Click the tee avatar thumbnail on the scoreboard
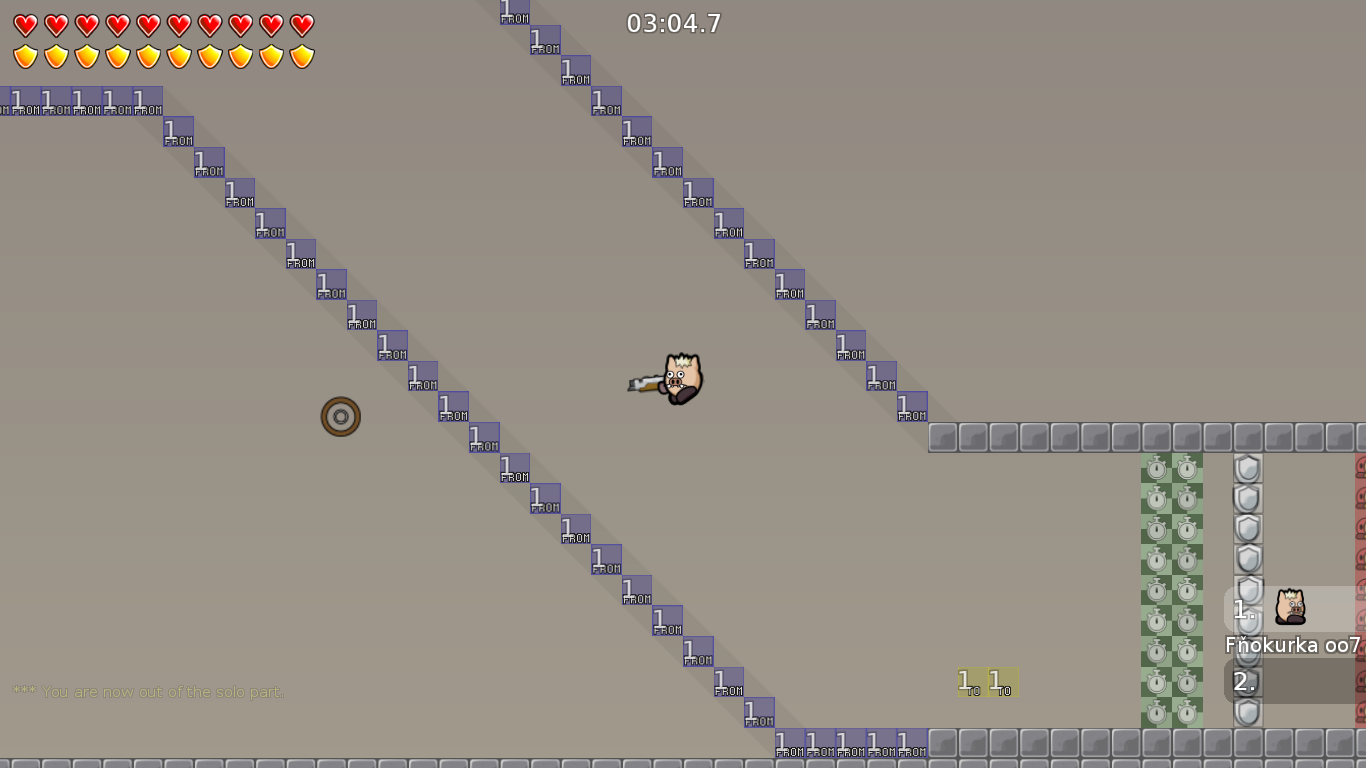The image size is (1366, 768). coord(1290,607)
